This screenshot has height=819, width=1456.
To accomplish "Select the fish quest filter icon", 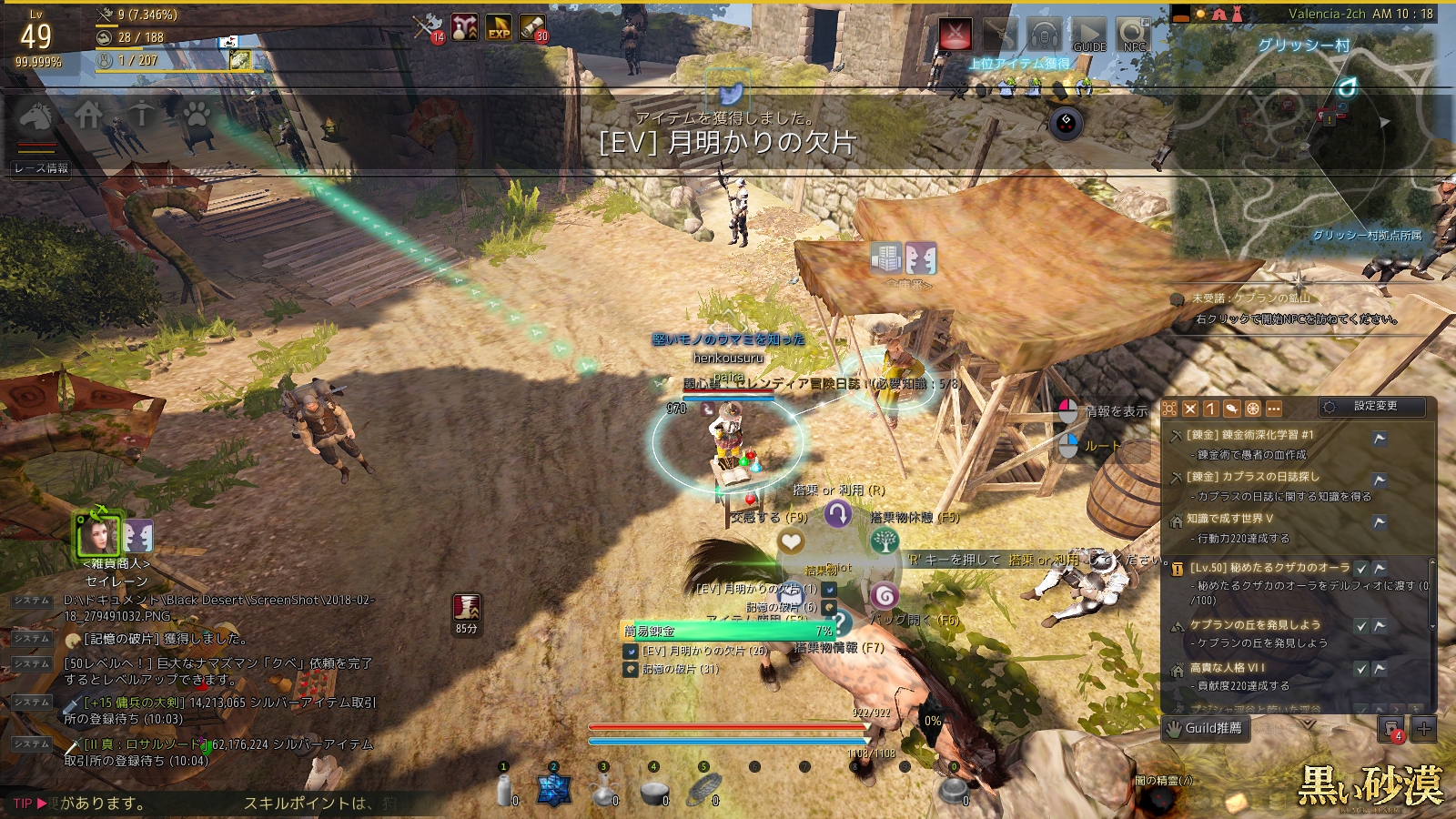I will click(1231, 409).
